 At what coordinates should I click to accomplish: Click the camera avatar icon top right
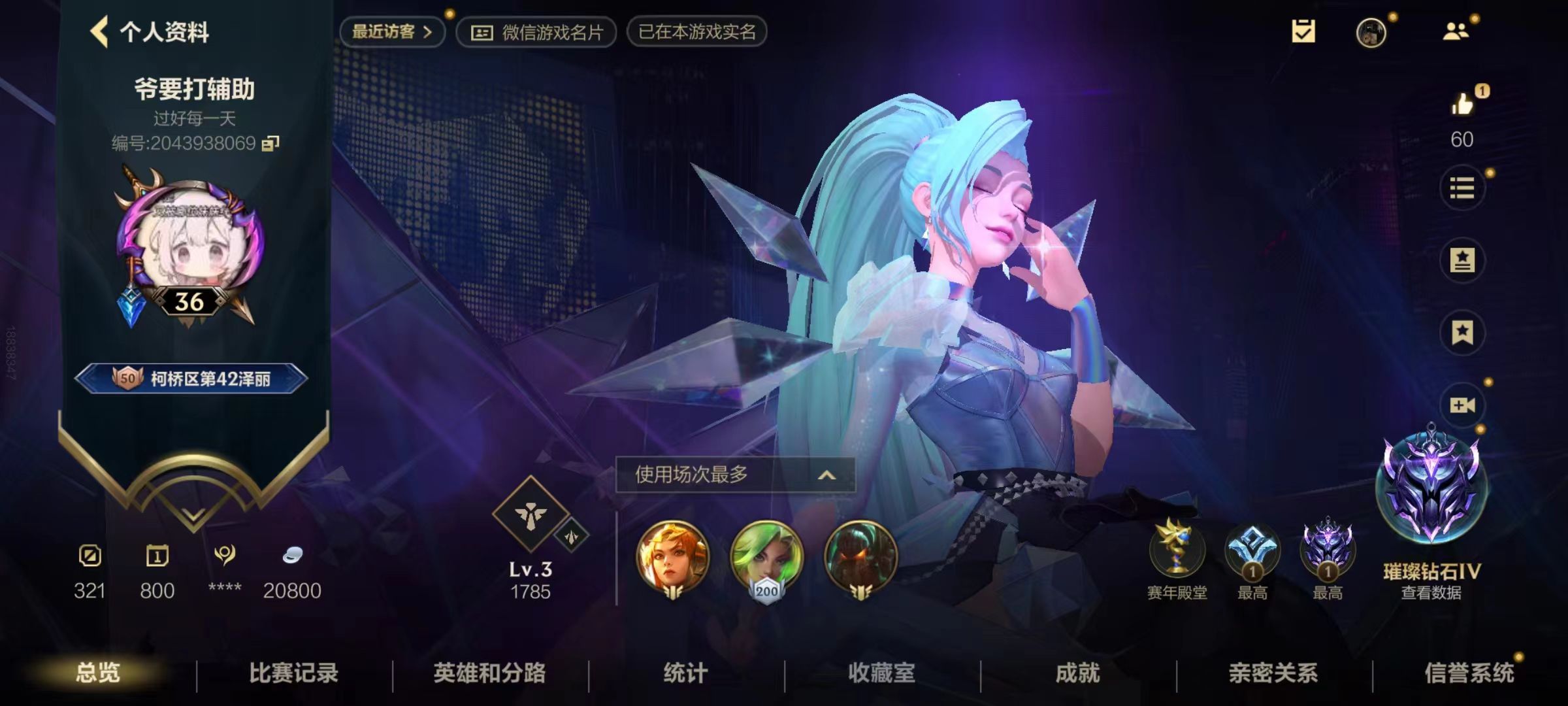click(1371, 34)
